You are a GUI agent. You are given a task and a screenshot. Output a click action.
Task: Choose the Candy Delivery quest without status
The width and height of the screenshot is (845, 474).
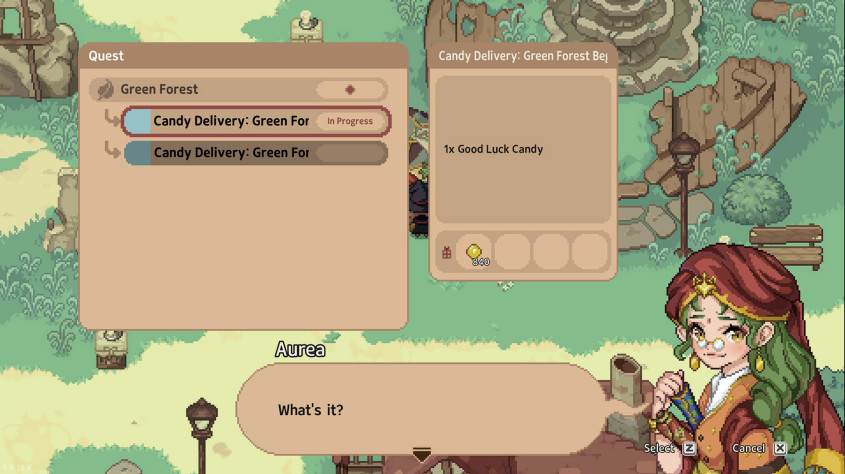pos(255,153)
